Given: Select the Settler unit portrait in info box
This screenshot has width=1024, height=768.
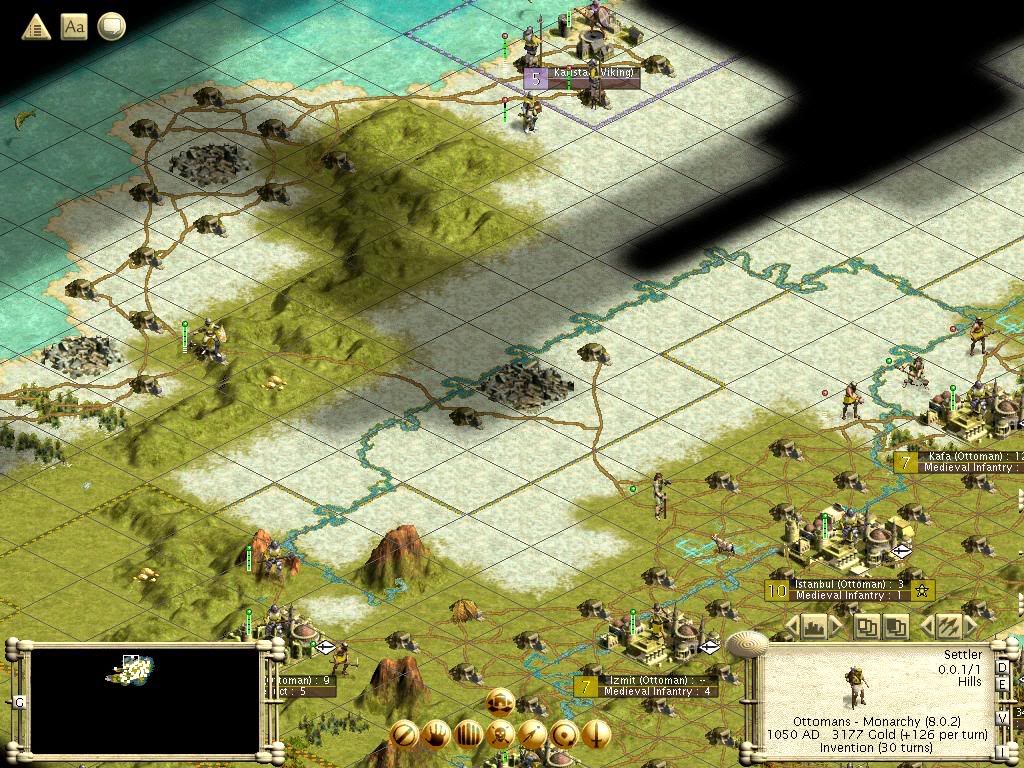Looking at the screenshot, I should [855, 685].
